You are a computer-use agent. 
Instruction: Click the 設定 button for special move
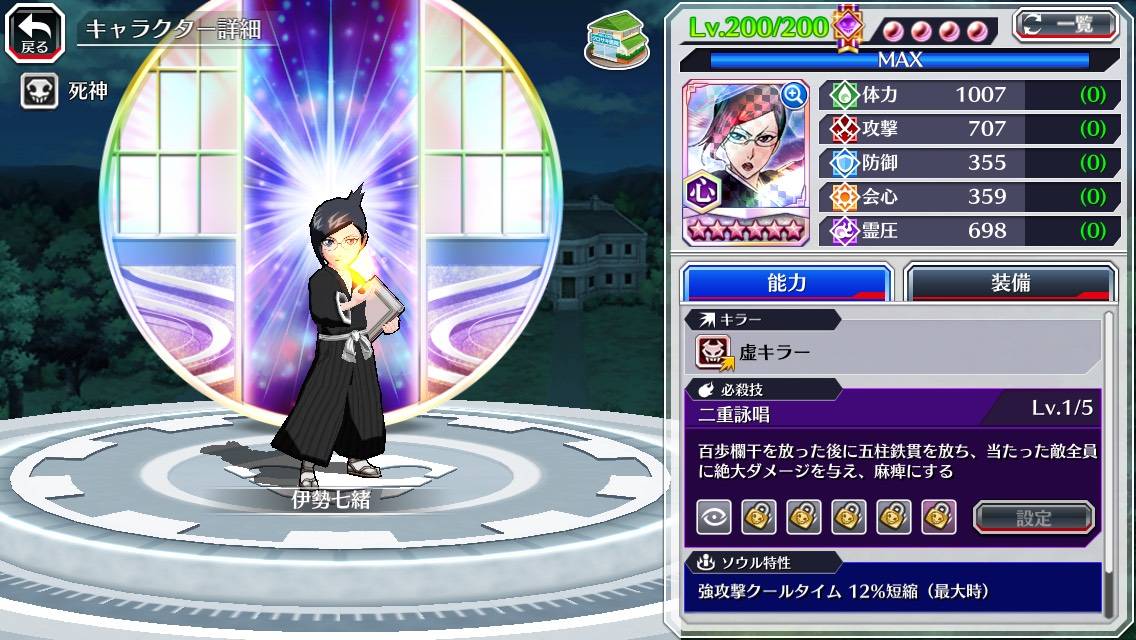point(1034,517)
